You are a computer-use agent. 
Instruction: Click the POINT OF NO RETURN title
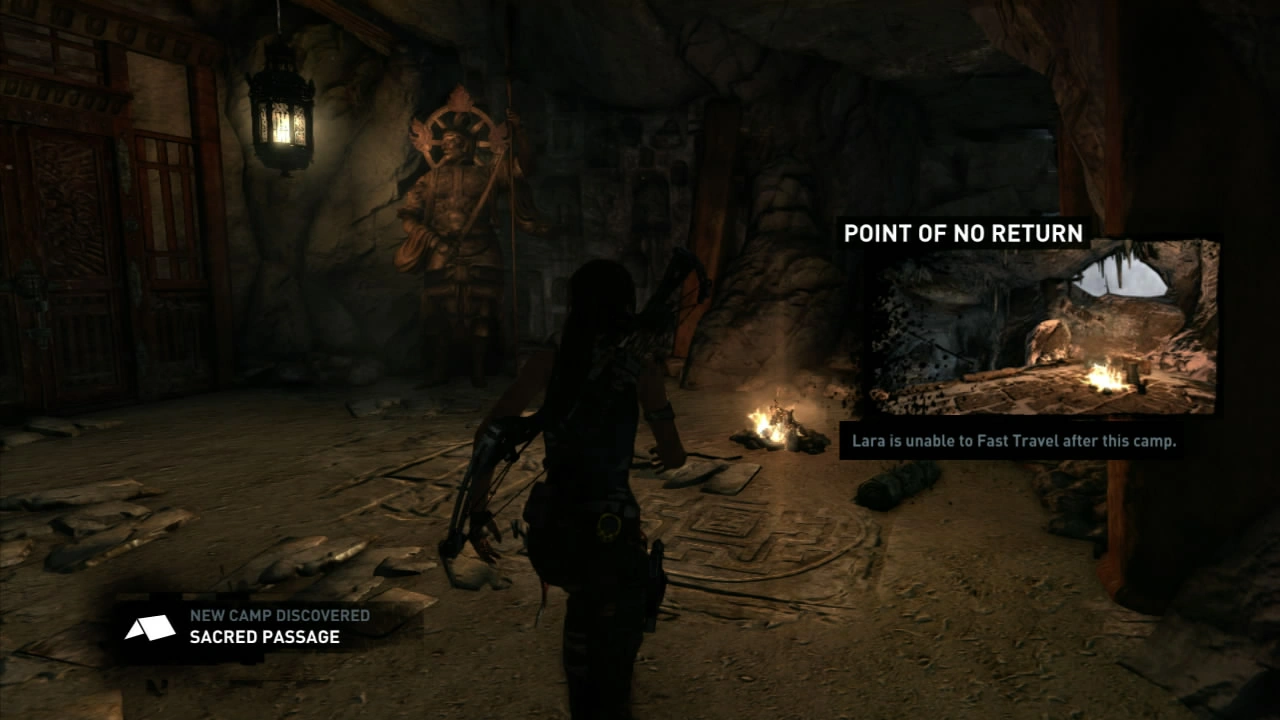(965, 232)
